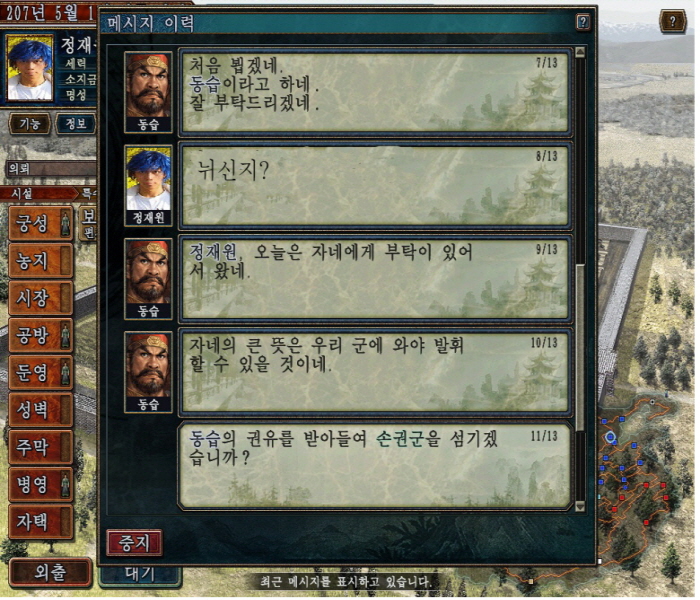Click the 외출 (go out) button
This screenshot has height=600, width=700.
pos(50,573)
